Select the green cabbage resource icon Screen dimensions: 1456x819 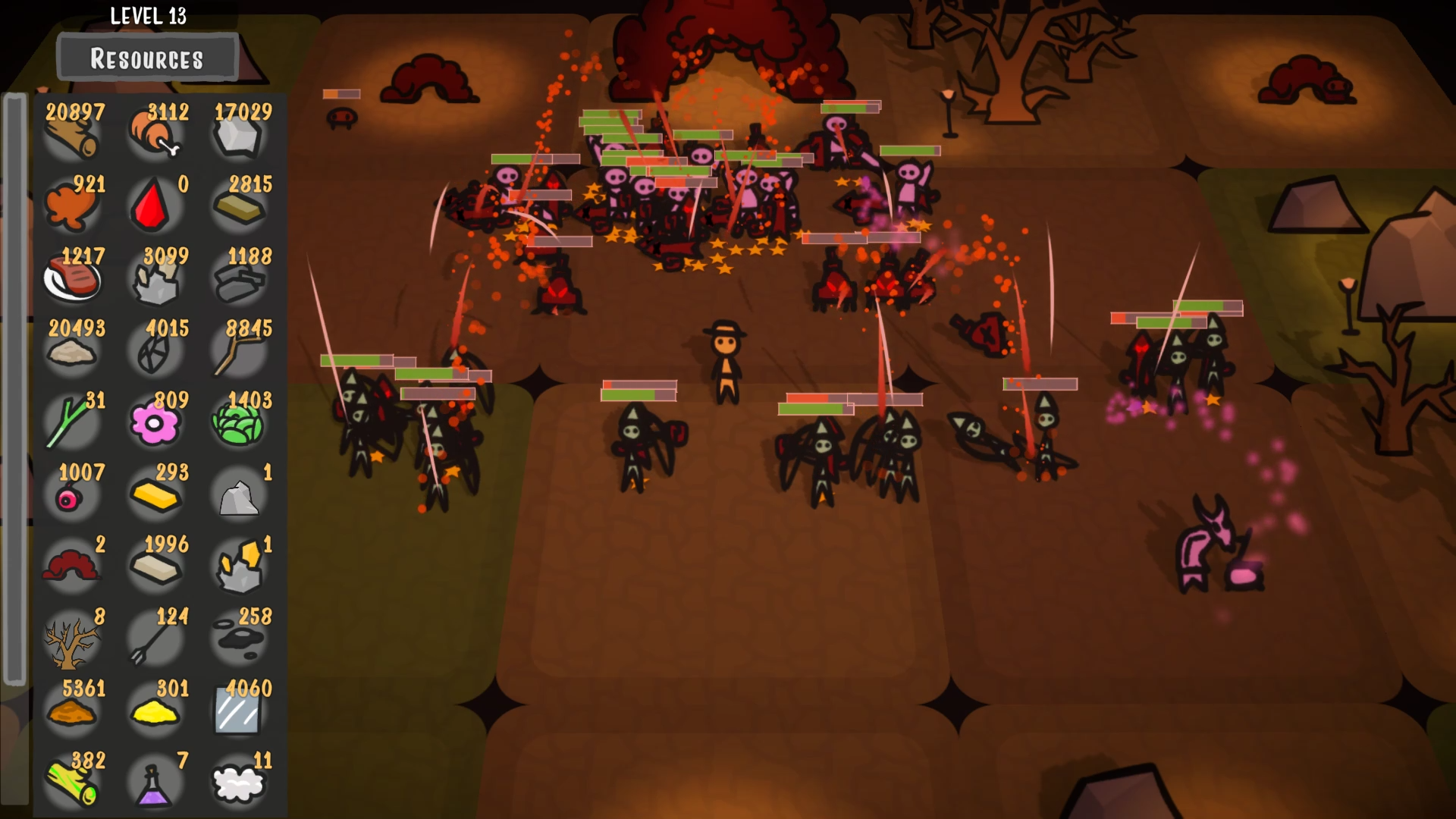(239, 425)
